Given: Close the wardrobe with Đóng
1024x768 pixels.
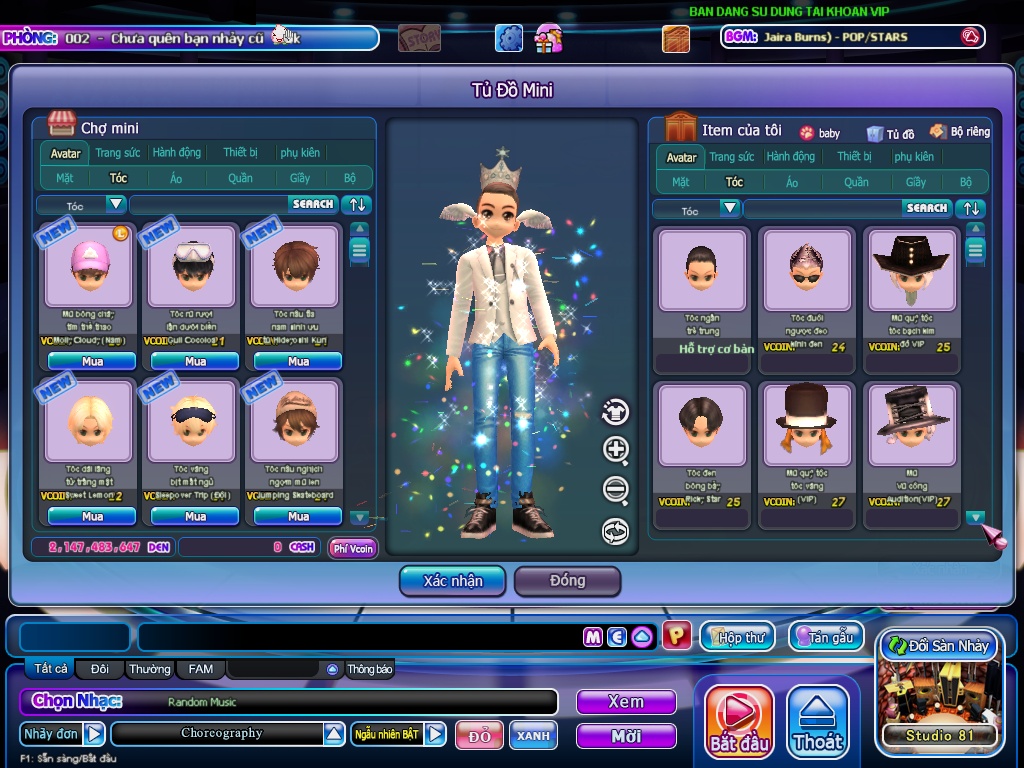Looking at the screenshot, I should [567, 581].
